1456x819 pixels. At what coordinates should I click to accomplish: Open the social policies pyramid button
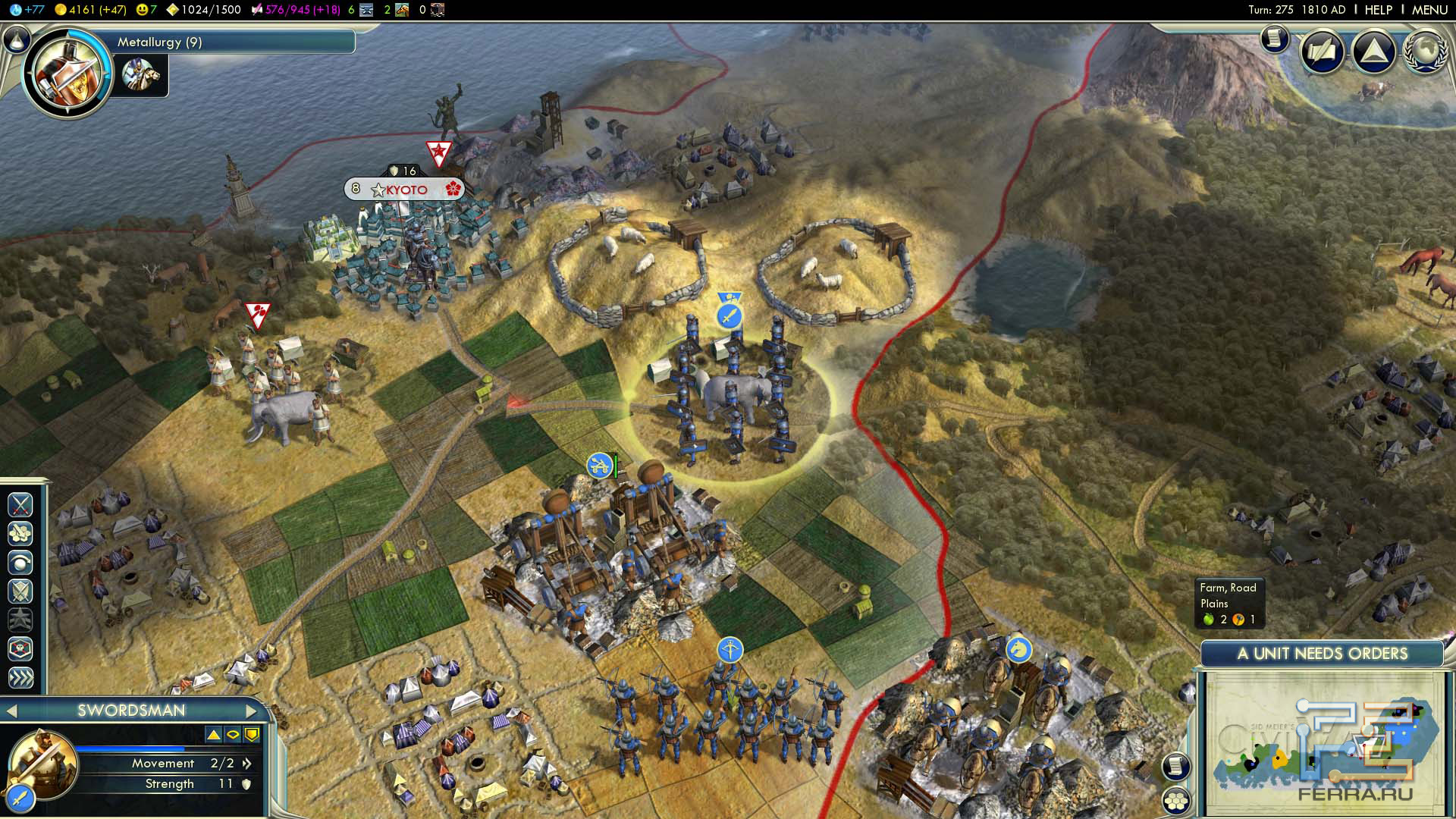tap(1373, 52)
